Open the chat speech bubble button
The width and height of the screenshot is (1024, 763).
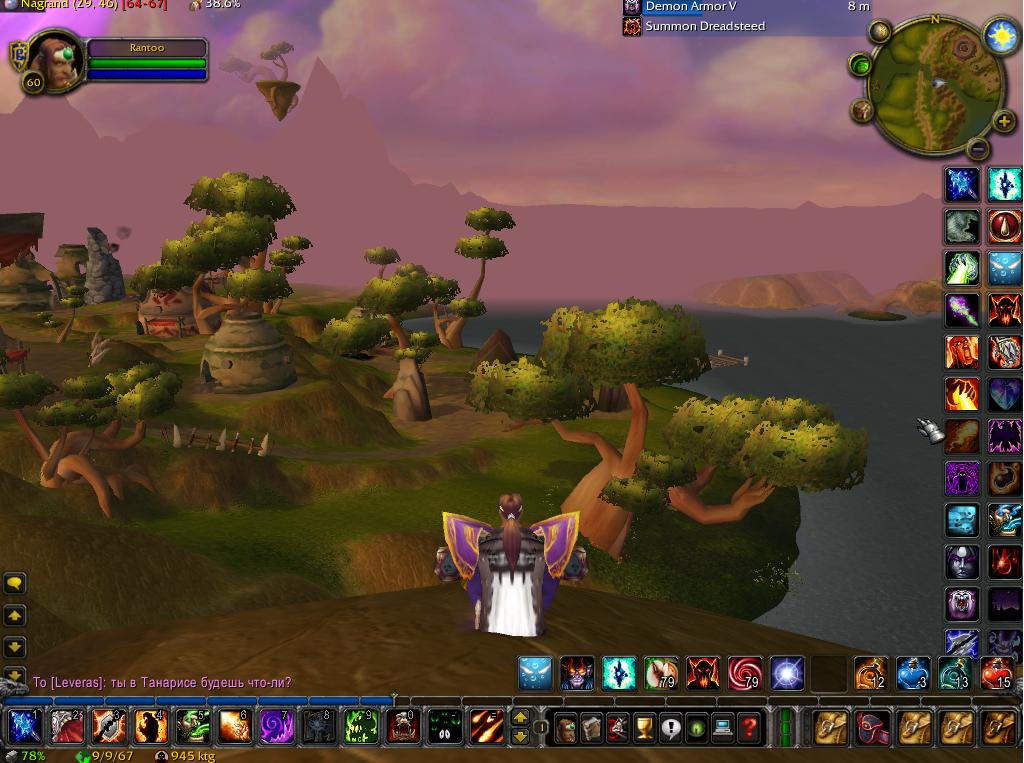click(x=14, y=583)
